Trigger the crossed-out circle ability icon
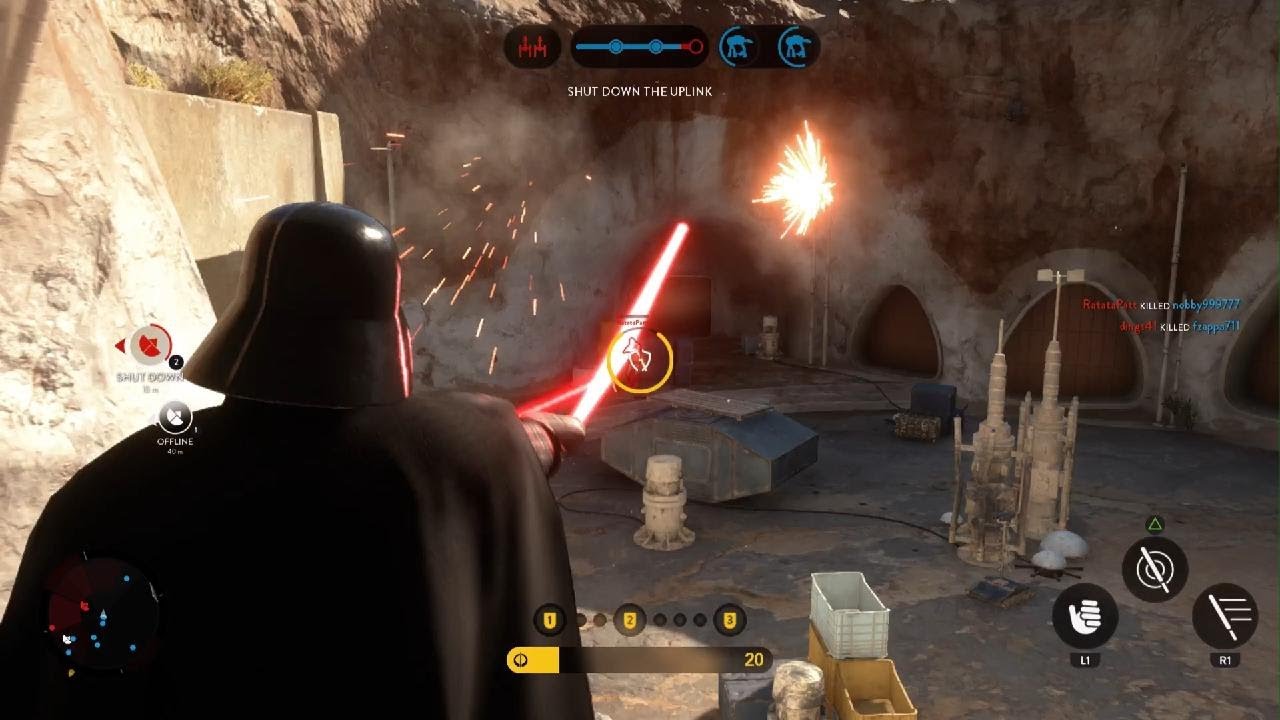 [1155, 569]
